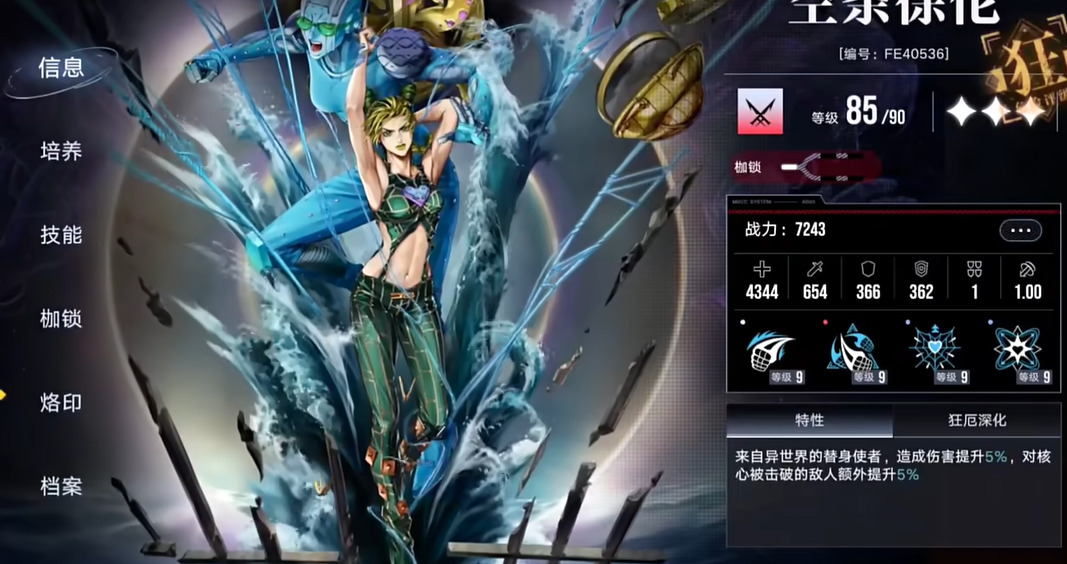Screen dimensions: 1067x564
Task: Open the 培养 (Training) menu
Action: tap(61, 152)
